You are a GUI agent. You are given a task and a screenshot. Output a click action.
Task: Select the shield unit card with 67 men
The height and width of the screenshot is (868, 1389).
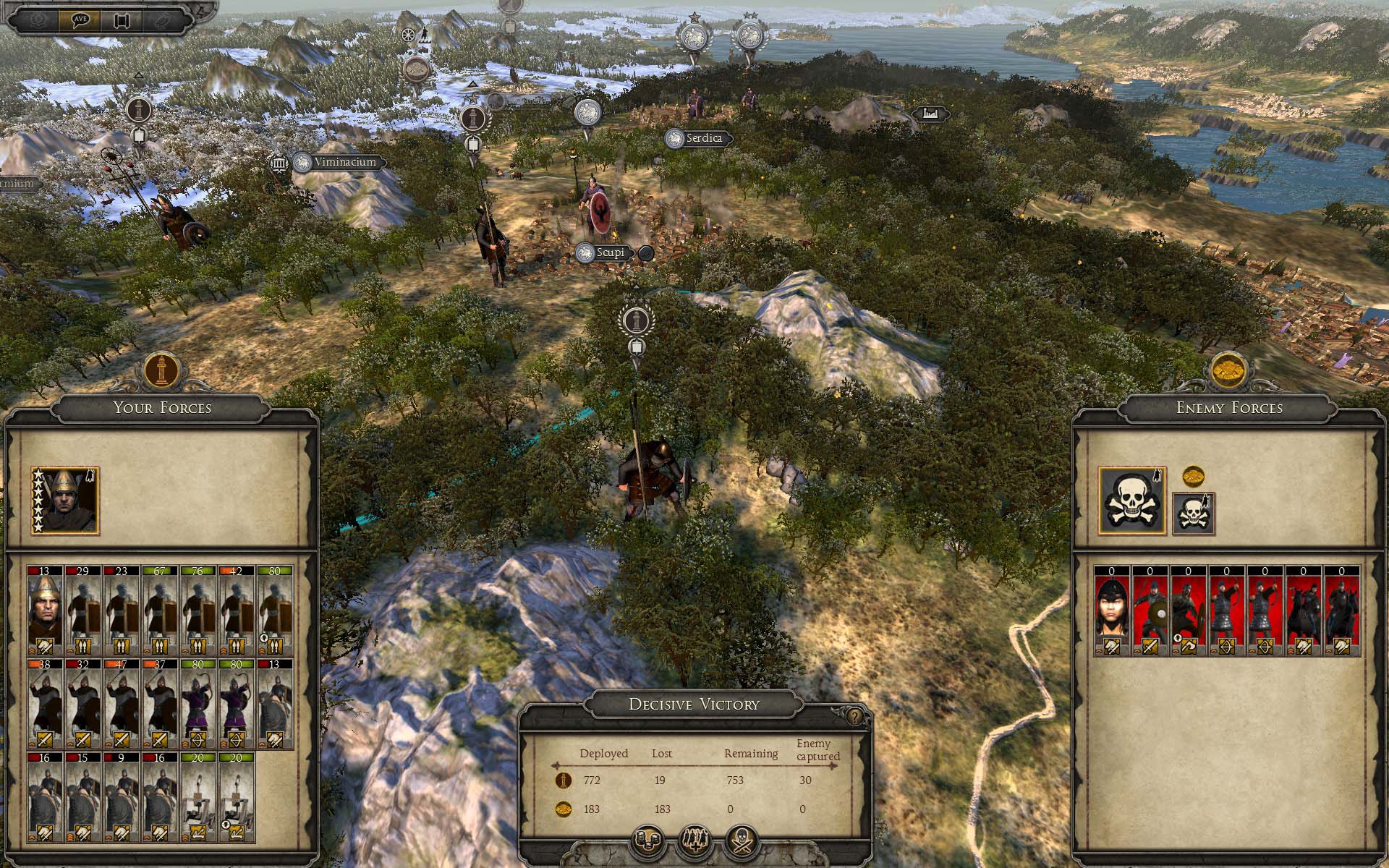(160, 611)
